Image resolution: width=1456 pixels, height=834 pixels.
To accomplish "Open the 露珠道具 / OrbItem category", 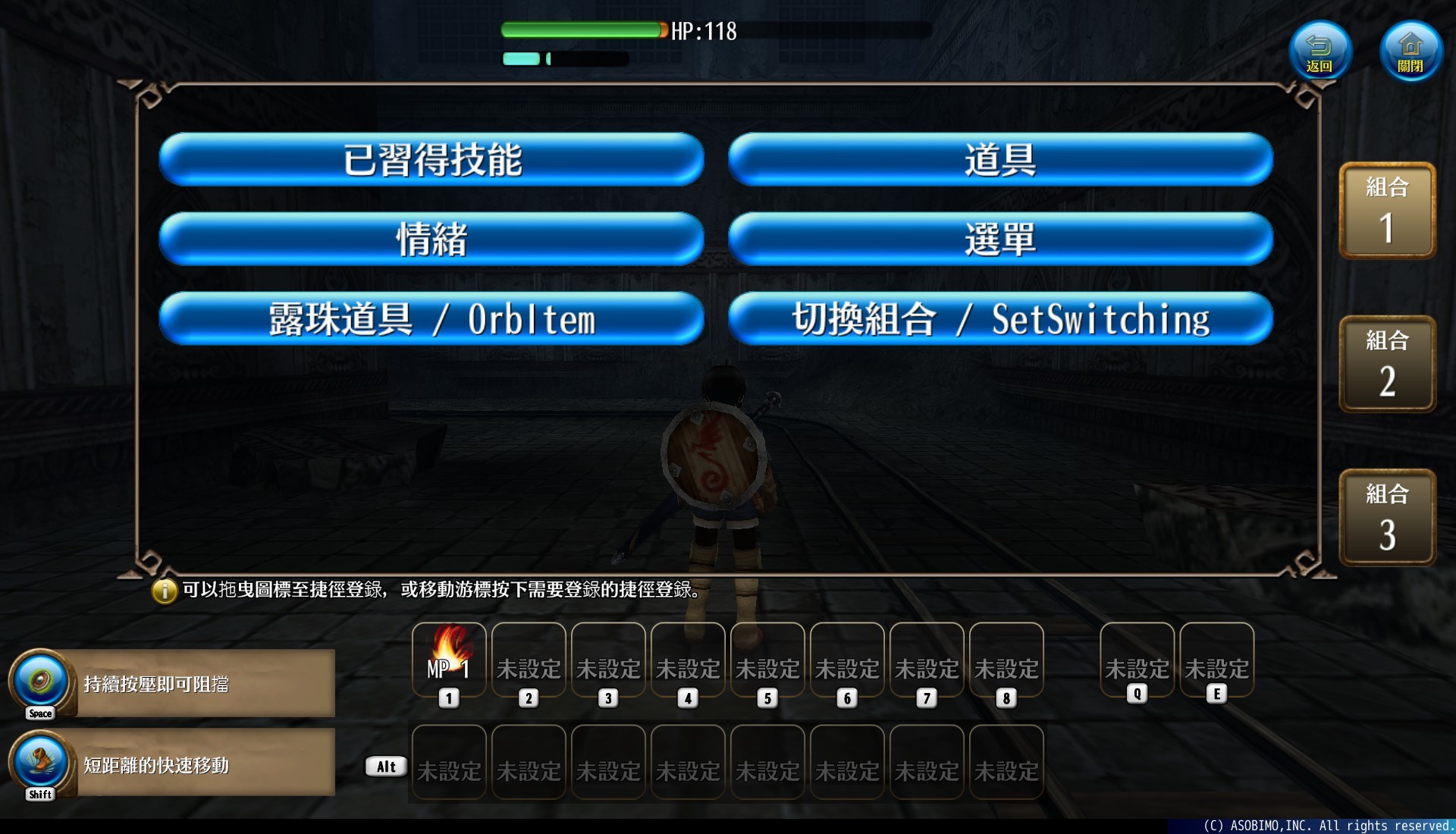I will pos(431,318).
